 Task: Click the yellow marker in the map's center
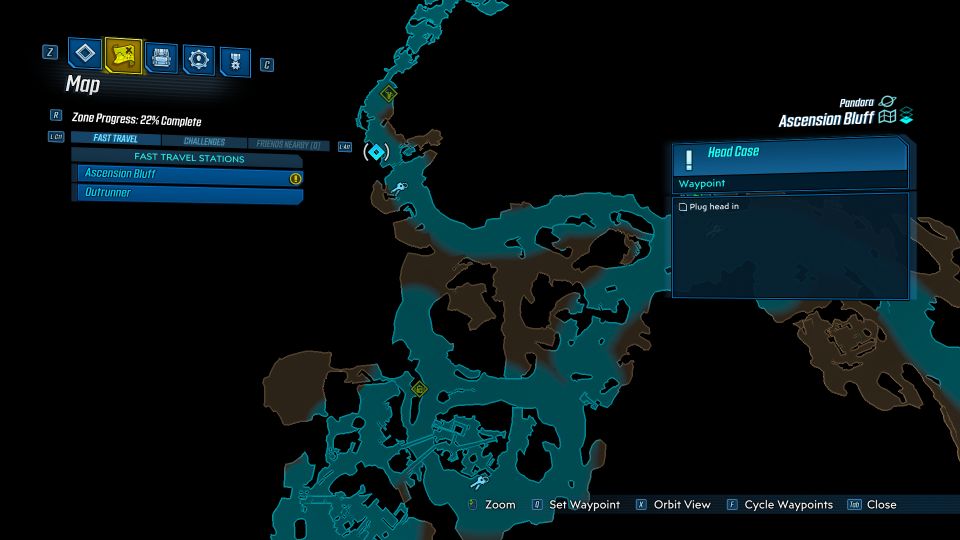point(419,388)
